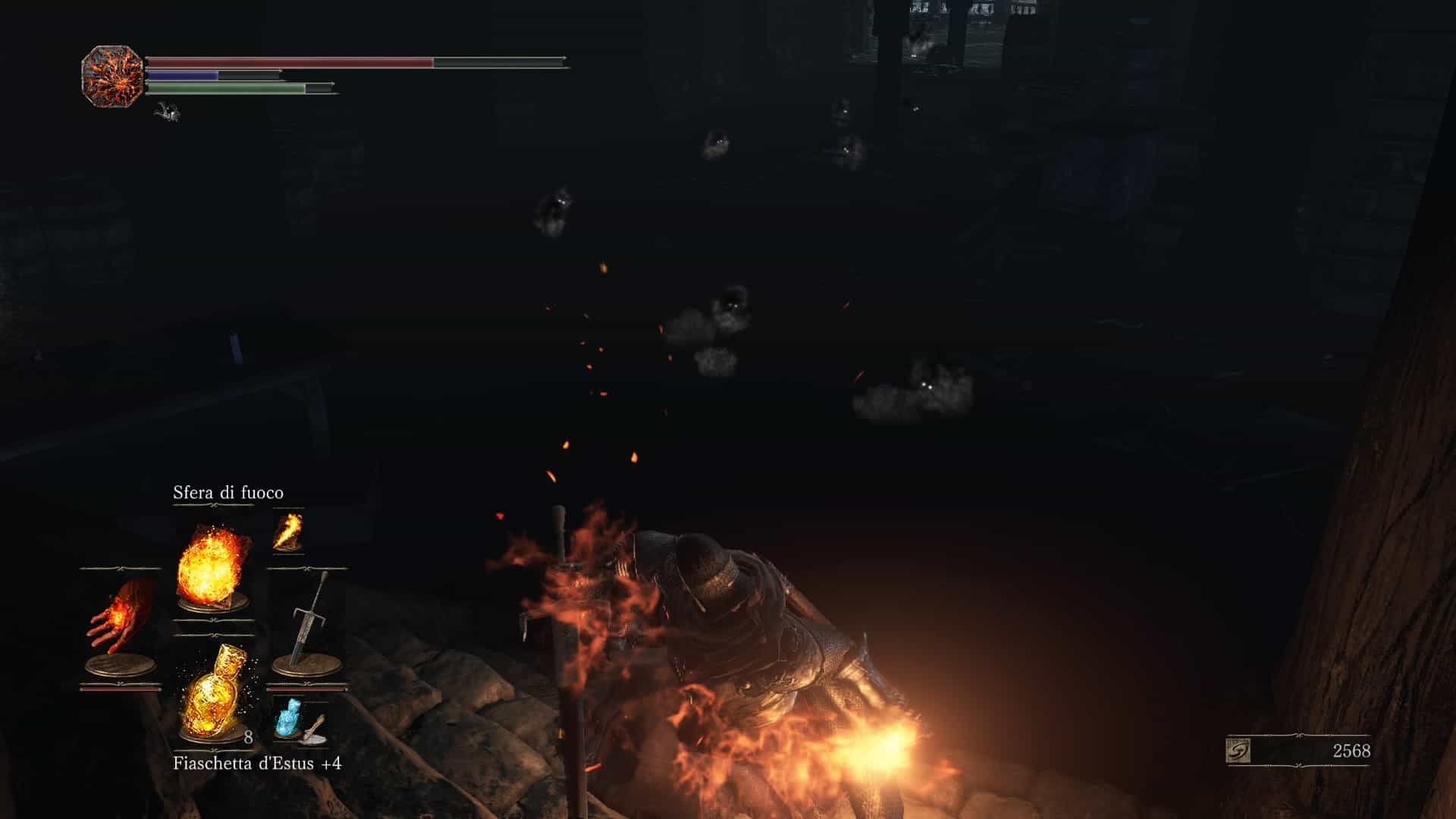Click the small status effect icon below the bars
This screenshot has width=1456, height=819.
(x=166, y=113)
